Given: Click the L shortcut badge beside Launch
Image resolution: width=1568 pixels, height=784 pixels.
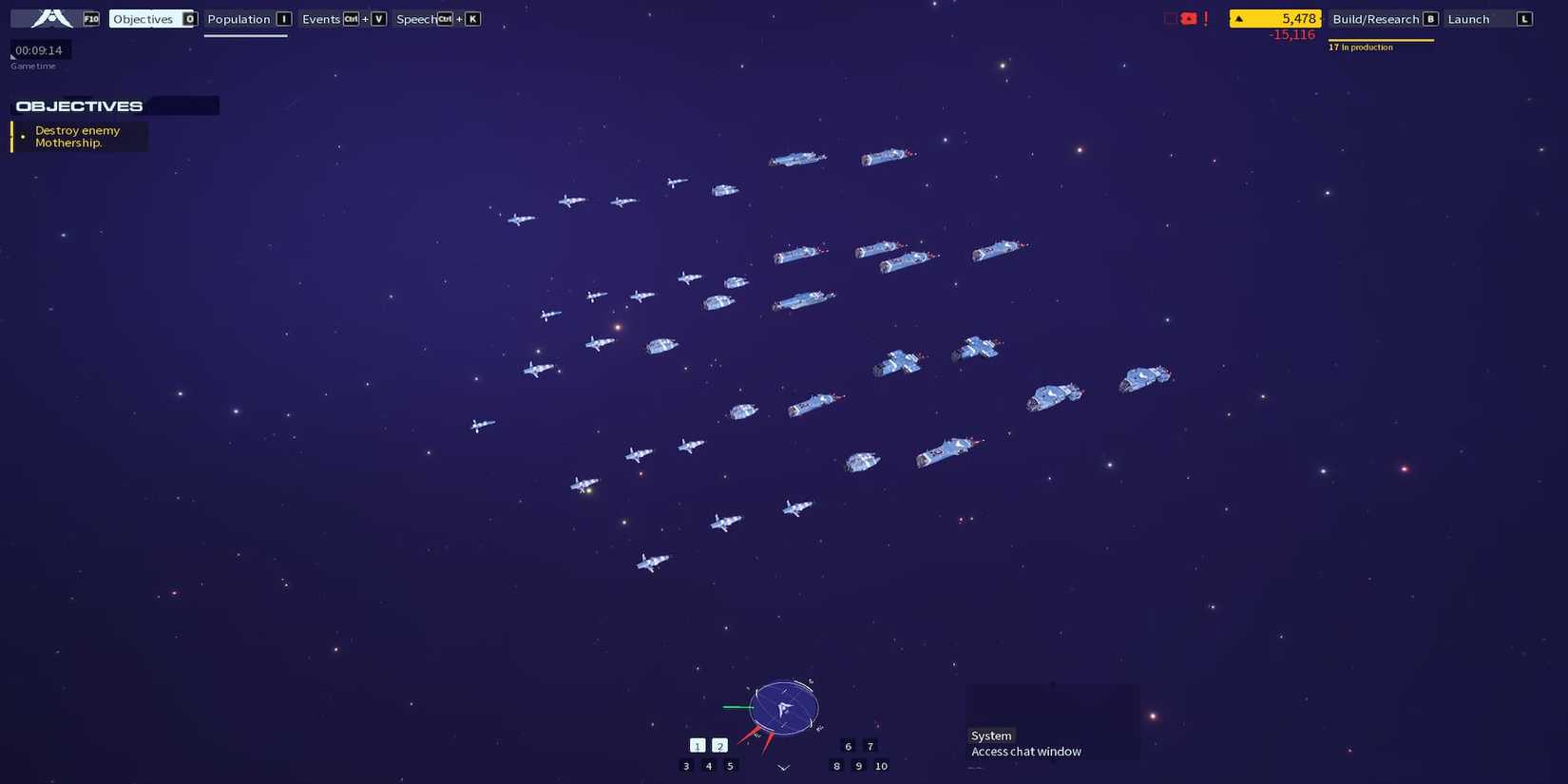Looking at the screenshot, I should coord(1524,18).
